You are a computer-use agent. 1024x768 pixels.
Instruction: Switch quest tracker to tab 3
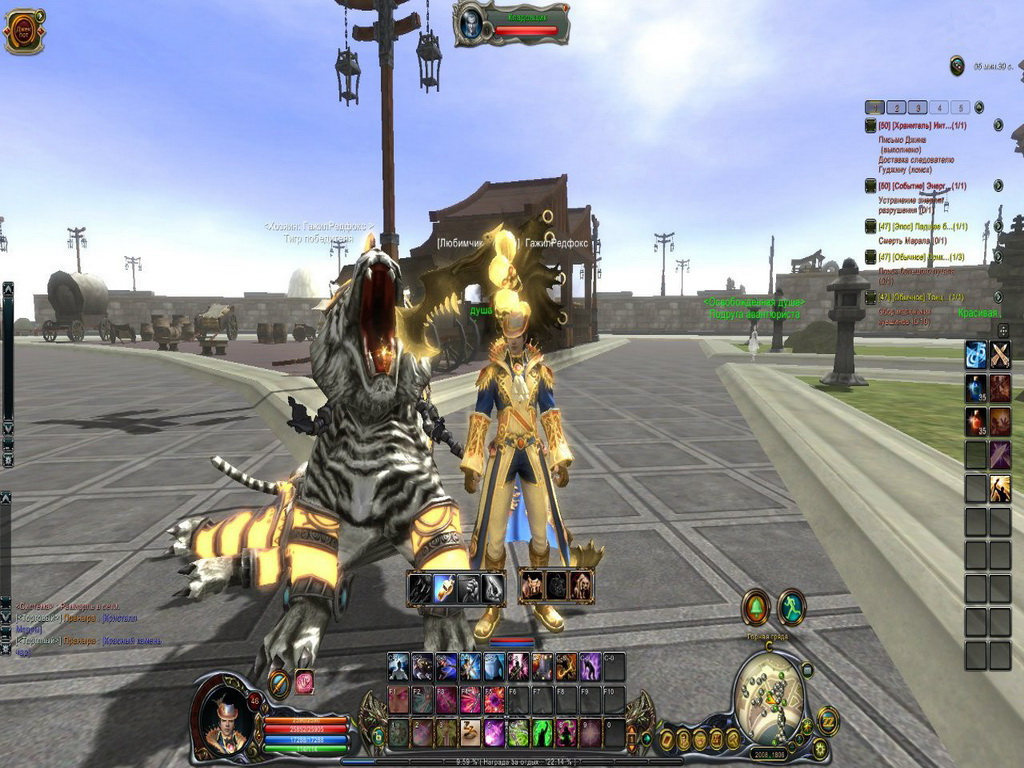click(x=917, y=107)
